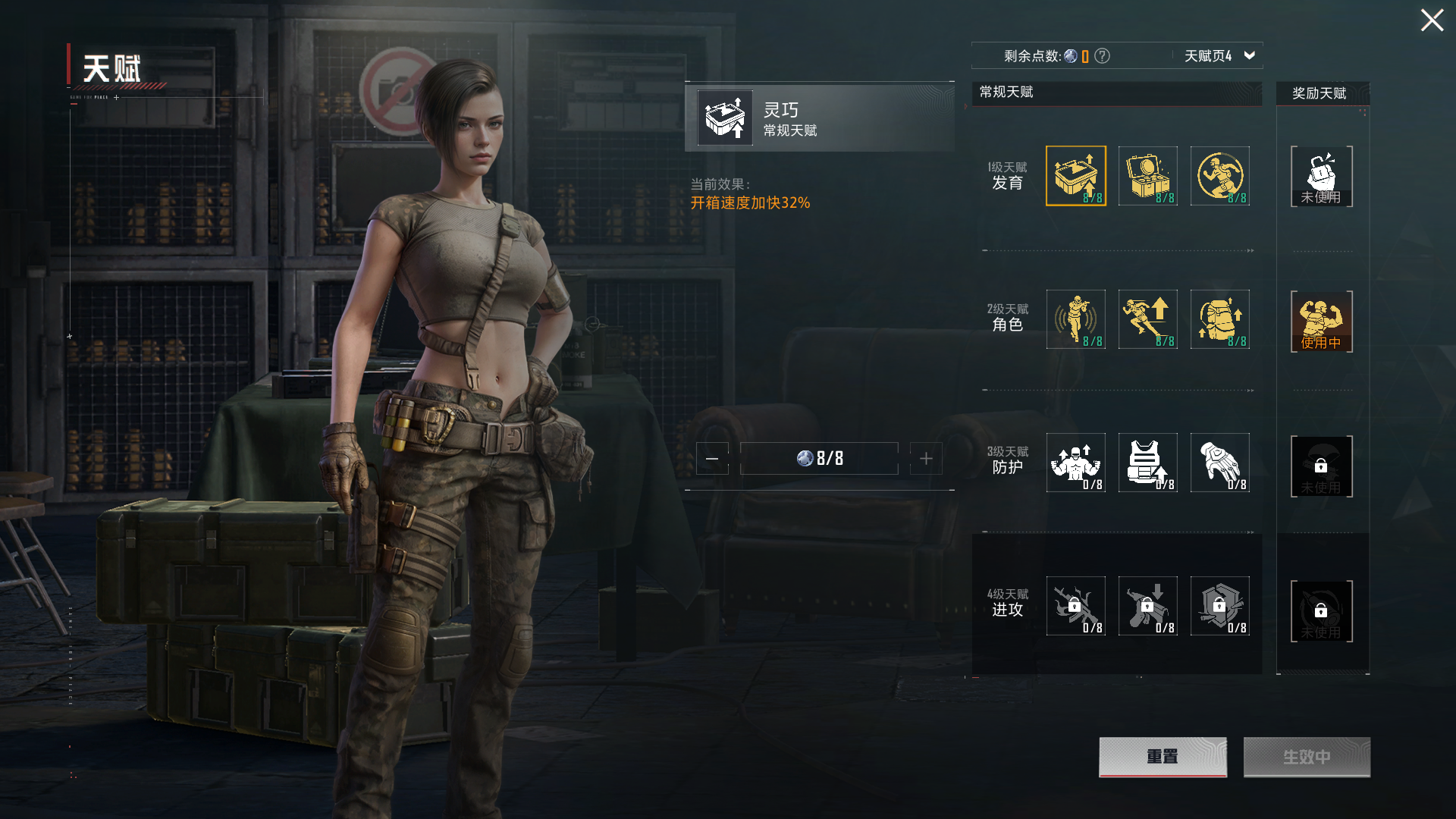1456x819 pixels.
Task: Select the 灵巧 crate-opening talent icon
Action: click(1075, 176)
